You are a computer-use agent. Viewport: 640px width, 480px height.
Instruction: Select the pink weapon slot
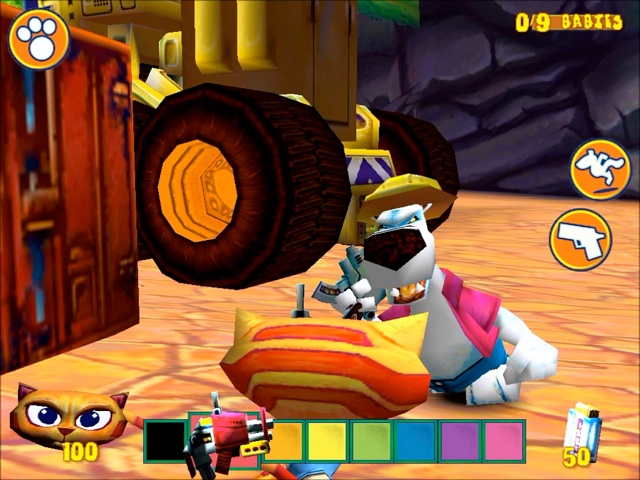coord(504,441)
